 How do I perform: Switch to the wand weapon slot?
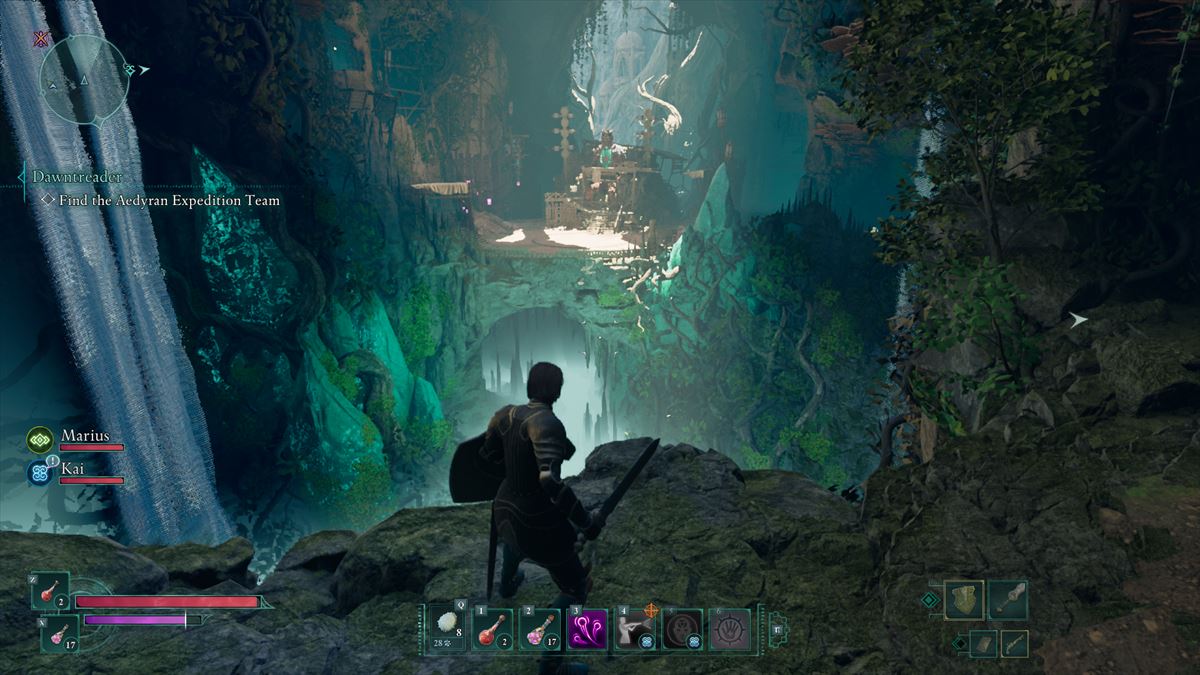tap(1014, 643)
